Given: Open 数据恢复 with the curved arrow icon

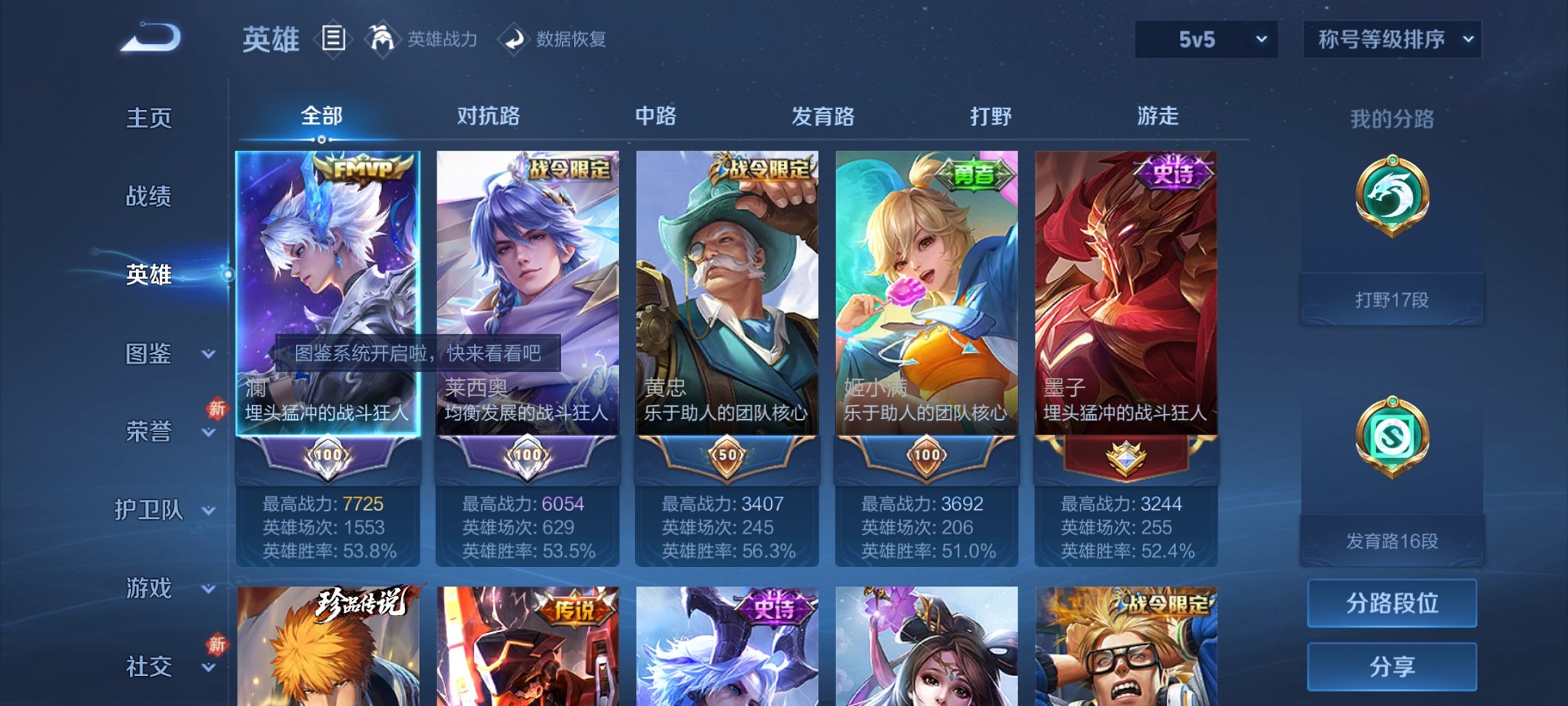Looking at the screenshot, I should click(x=513, y=38).
